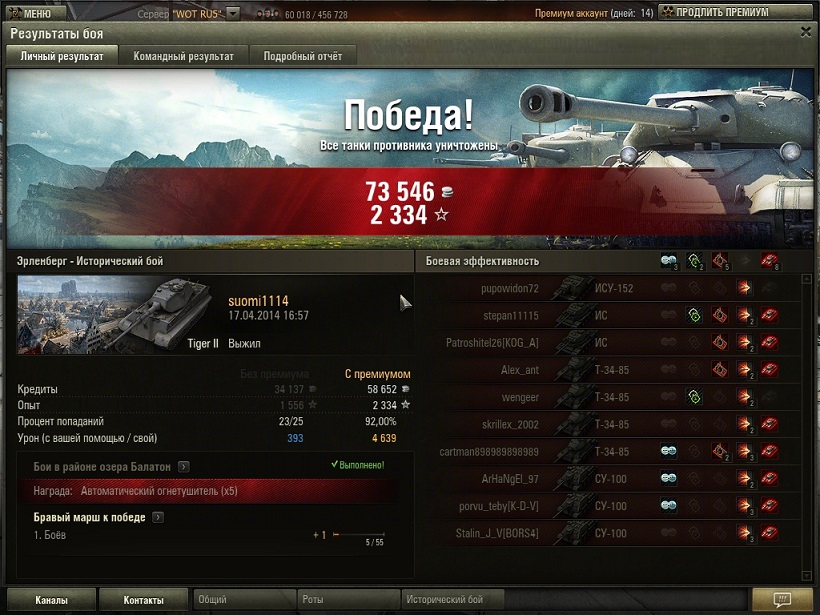820x615 pixels.
Task: Switch to Общий chat channel tab
Action: [242, 600]
